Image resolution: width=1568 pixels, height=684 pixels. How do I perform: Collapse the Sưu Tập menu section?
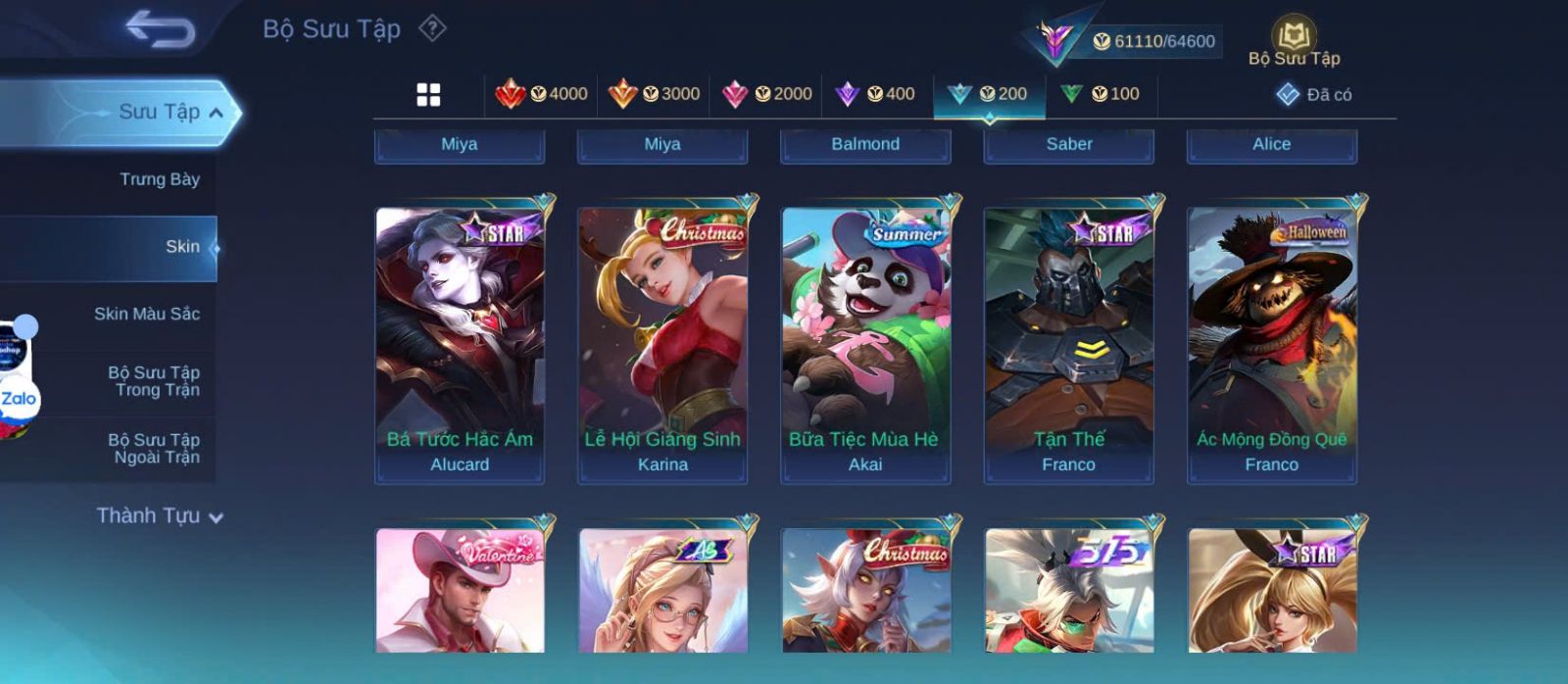pos(216,113)
